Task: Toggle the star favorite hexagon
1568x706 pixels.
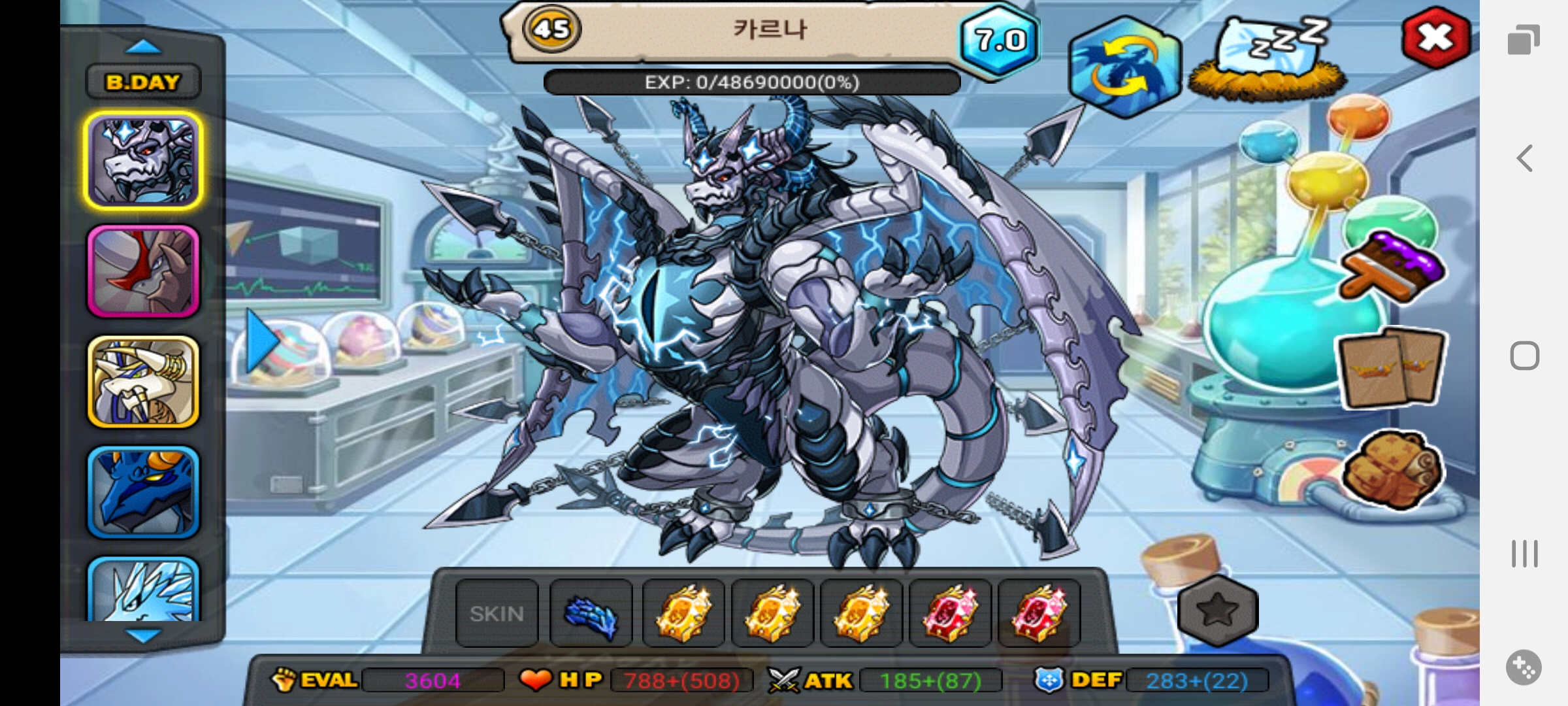Action: click(x=1218, y=611)
